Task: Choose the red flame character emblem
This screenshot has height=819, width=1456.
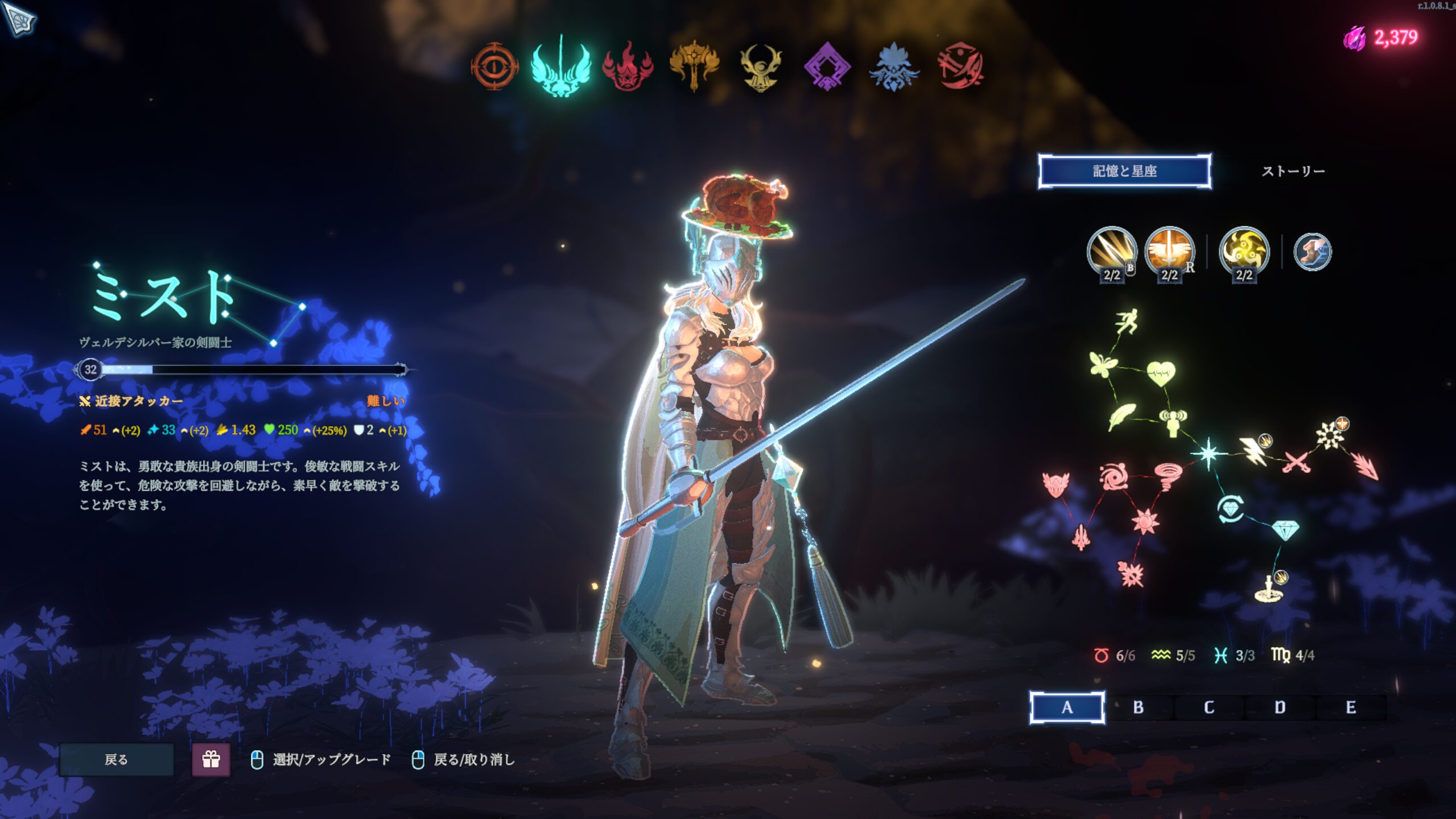Action: (x=628, y=67)
